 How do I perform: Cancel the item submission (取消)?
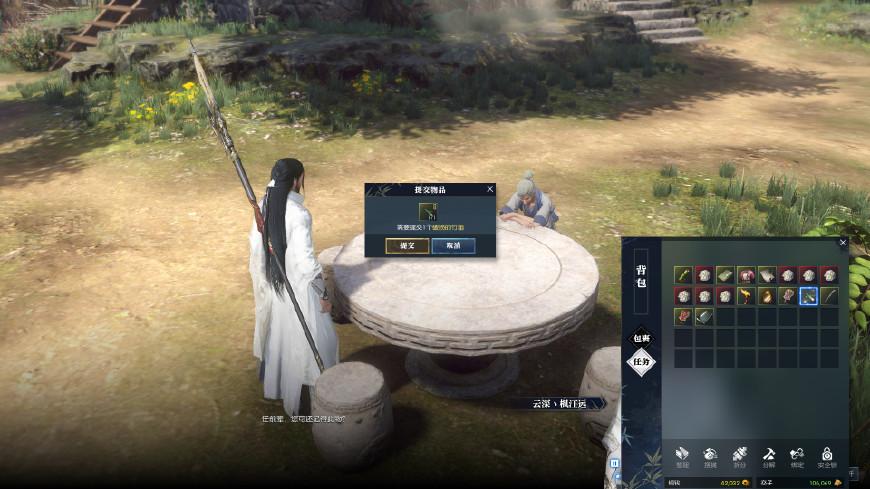pos(453,245)
